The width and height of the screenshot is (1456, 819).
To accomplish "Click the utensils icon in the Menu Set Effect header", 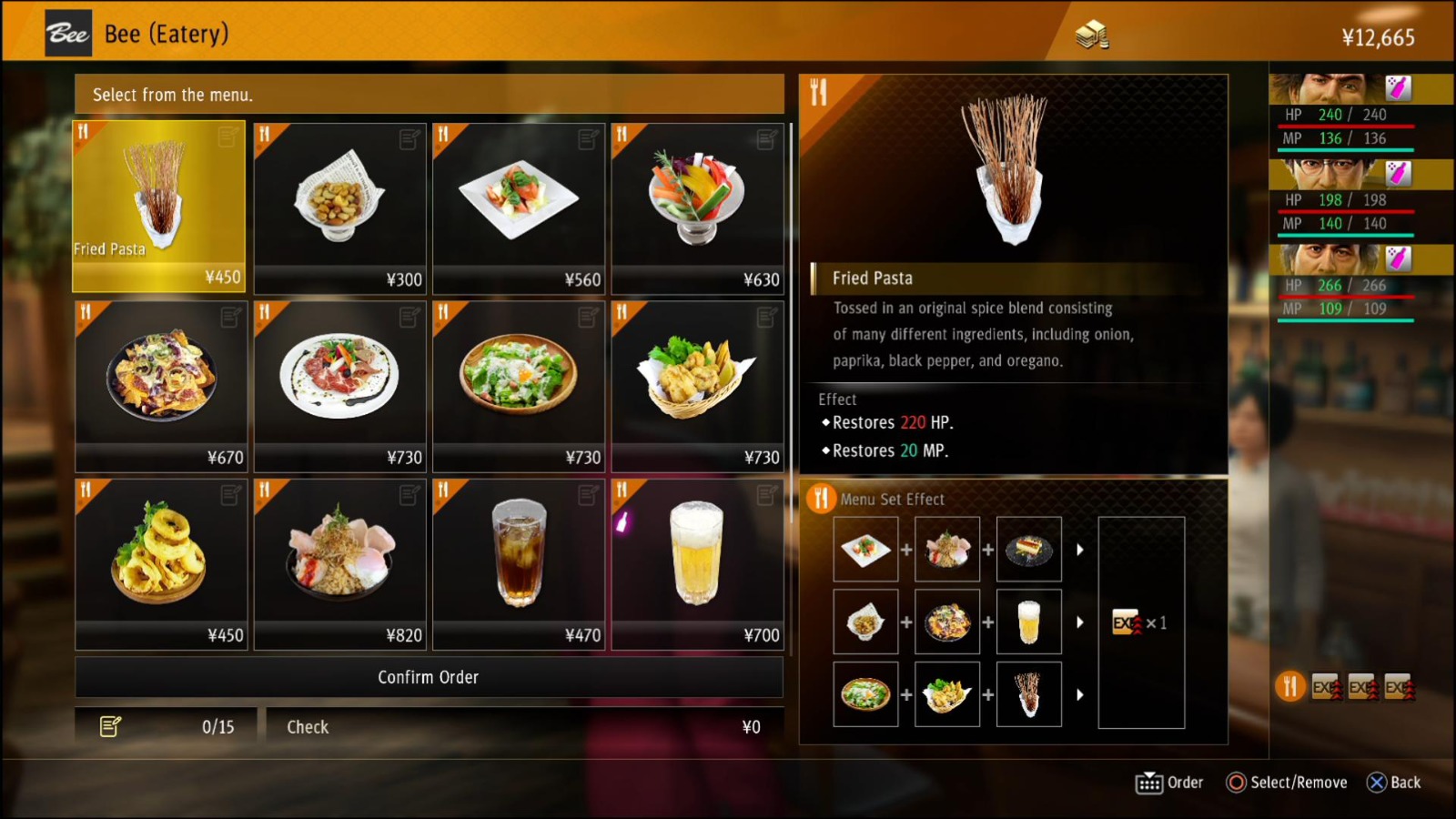I will (x=822, y=499).
